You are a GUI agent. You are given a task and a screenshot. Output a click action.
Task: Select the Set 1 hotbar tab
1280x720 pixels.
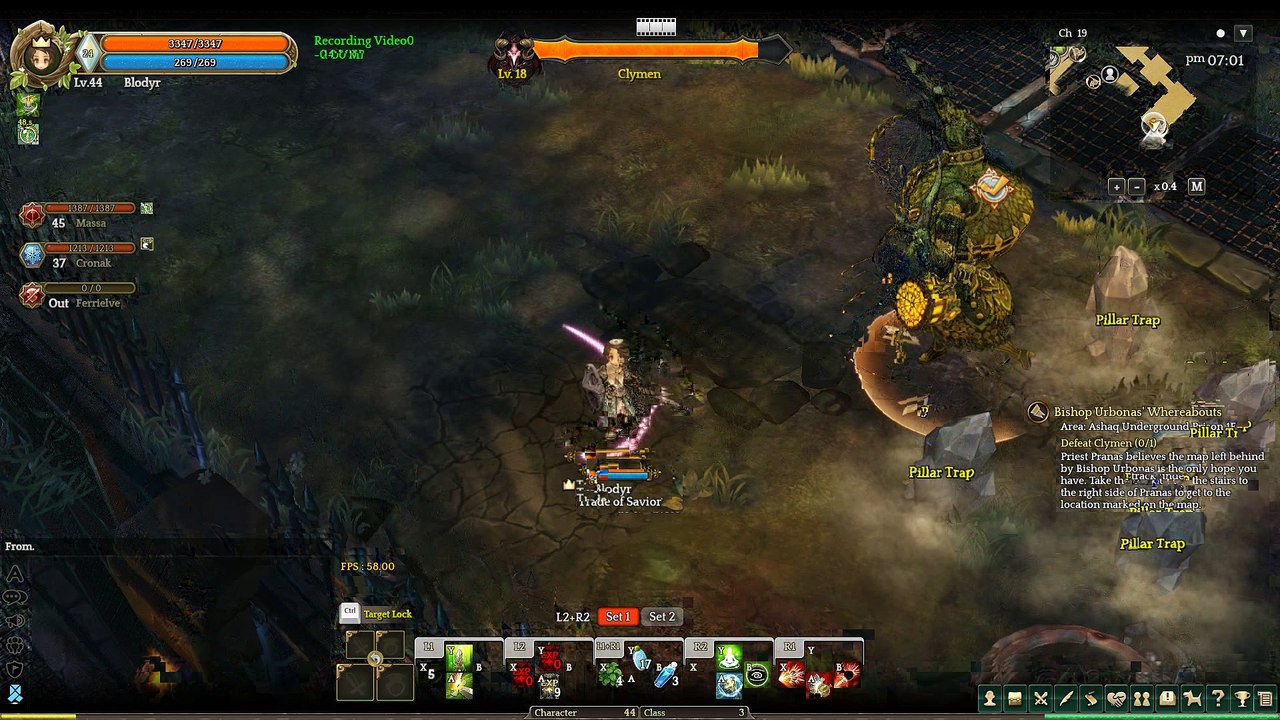(x=618, y=617)
